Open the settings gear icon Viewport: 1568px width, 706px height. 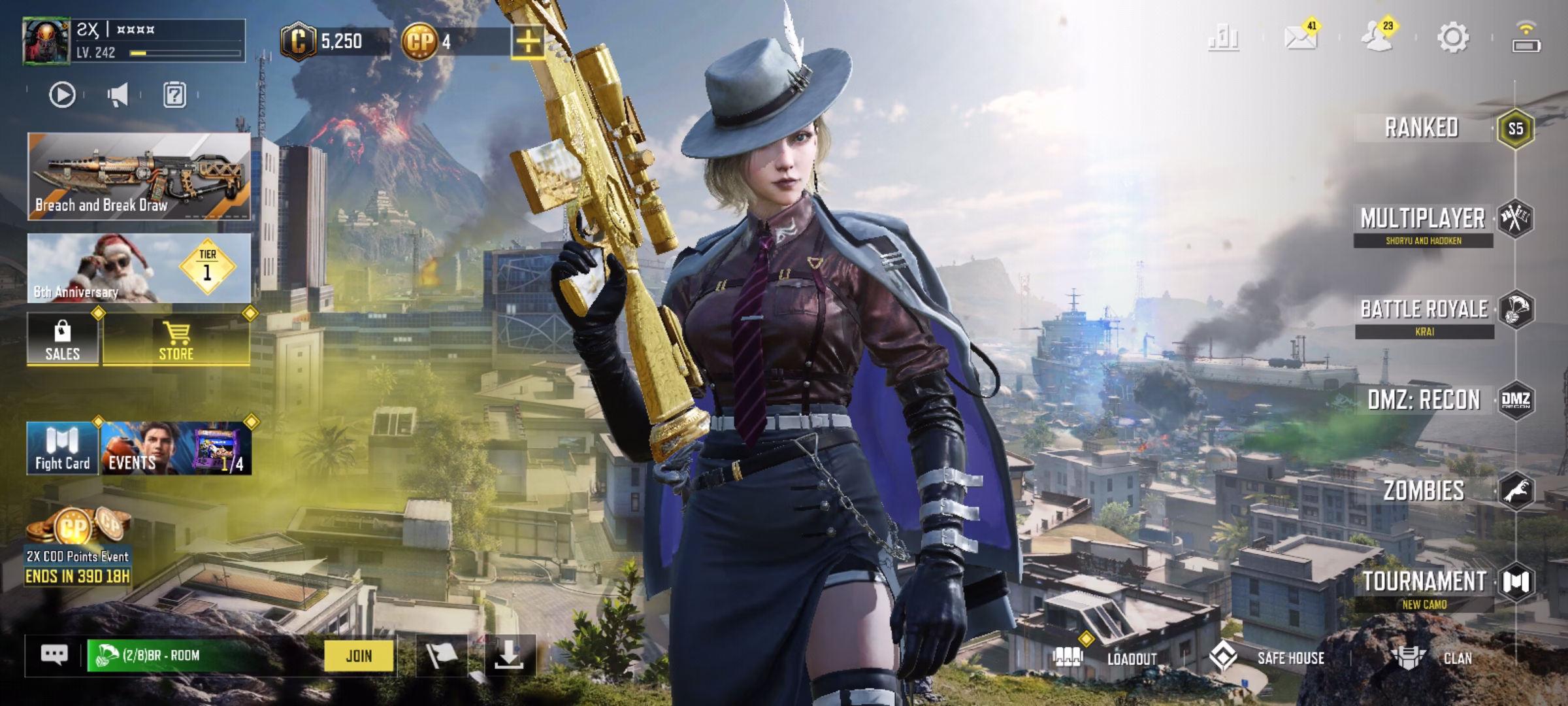(x=1452, y=37)
